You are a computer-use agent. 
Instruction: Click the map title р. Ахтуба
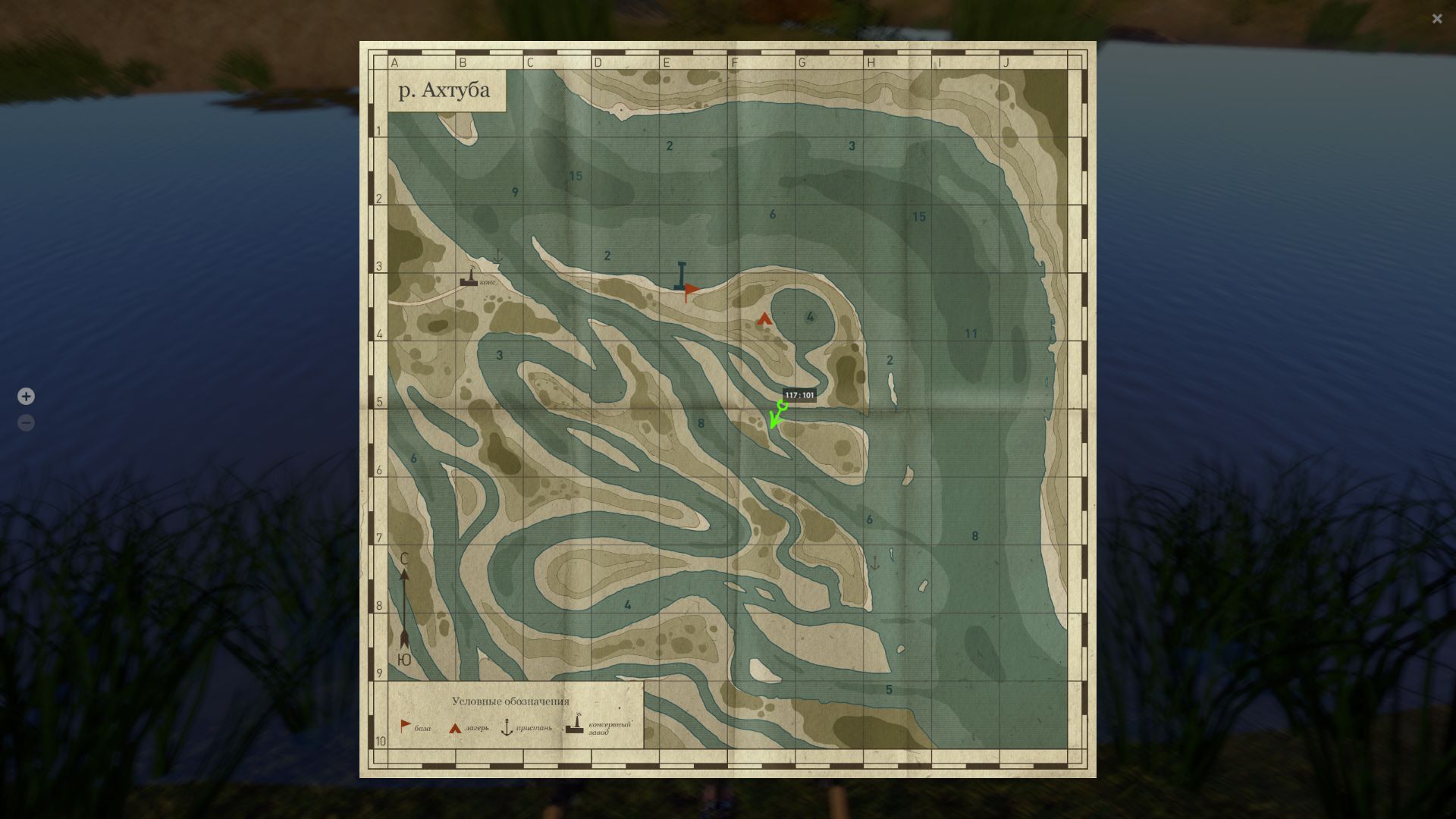[x=444, y=89]
